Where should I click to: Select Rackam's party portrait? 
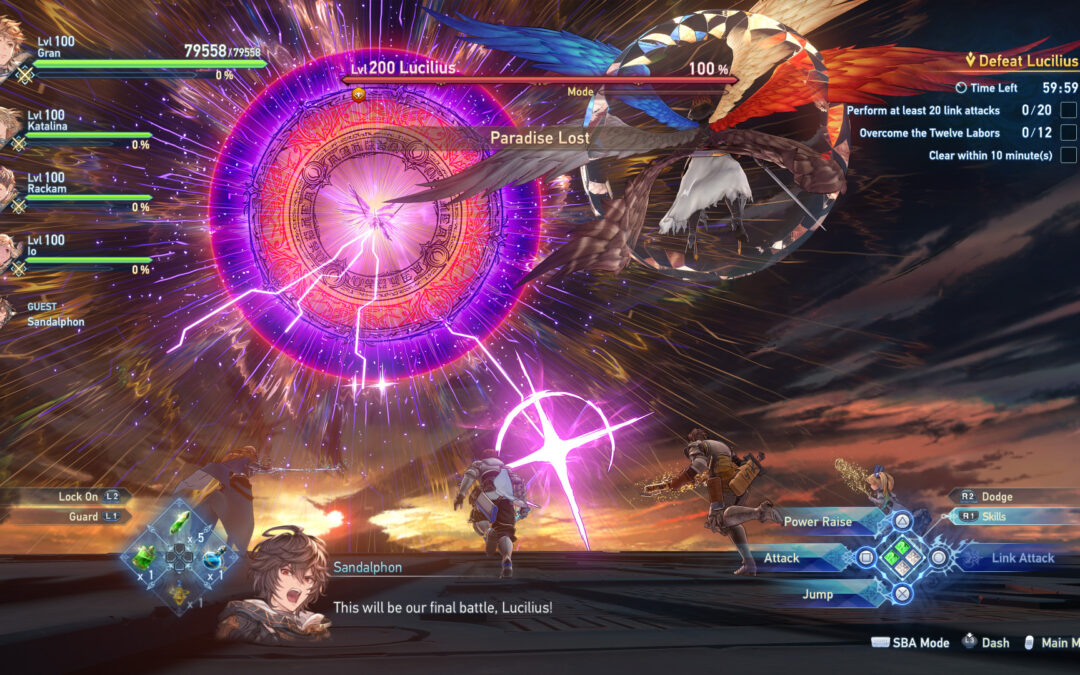10,190
